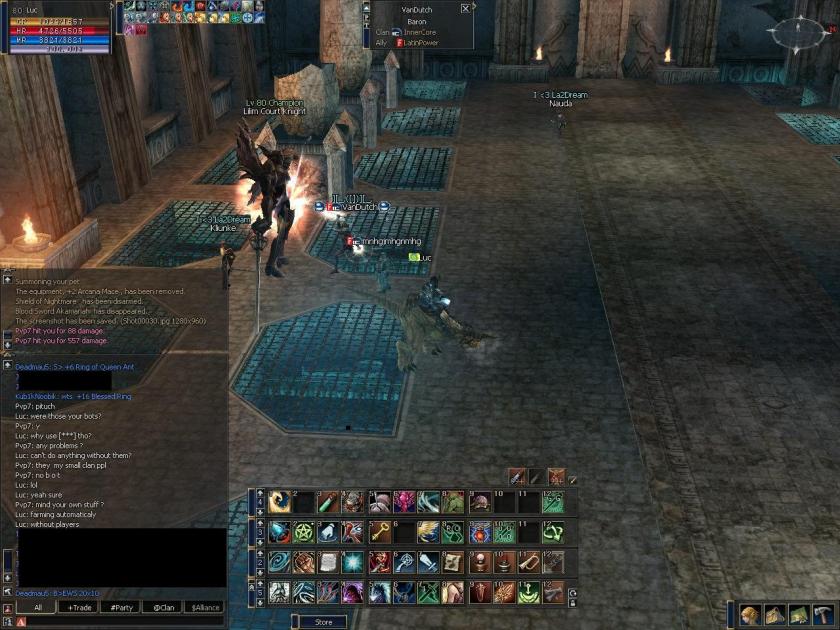
Task: Open the system menu hammer icon
Action: 823,614
